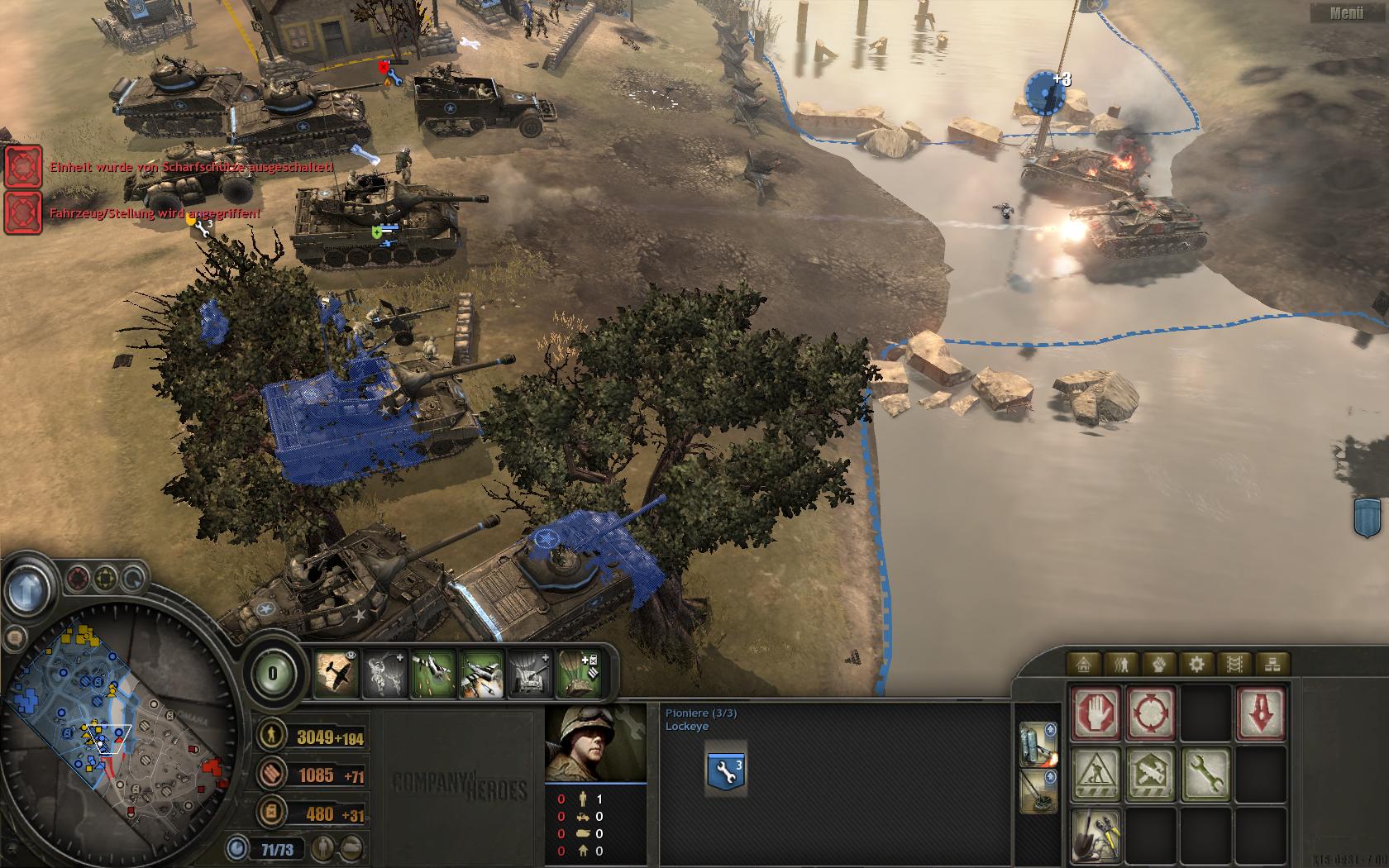Activate the recon plane ability

[x=337, y=675]
